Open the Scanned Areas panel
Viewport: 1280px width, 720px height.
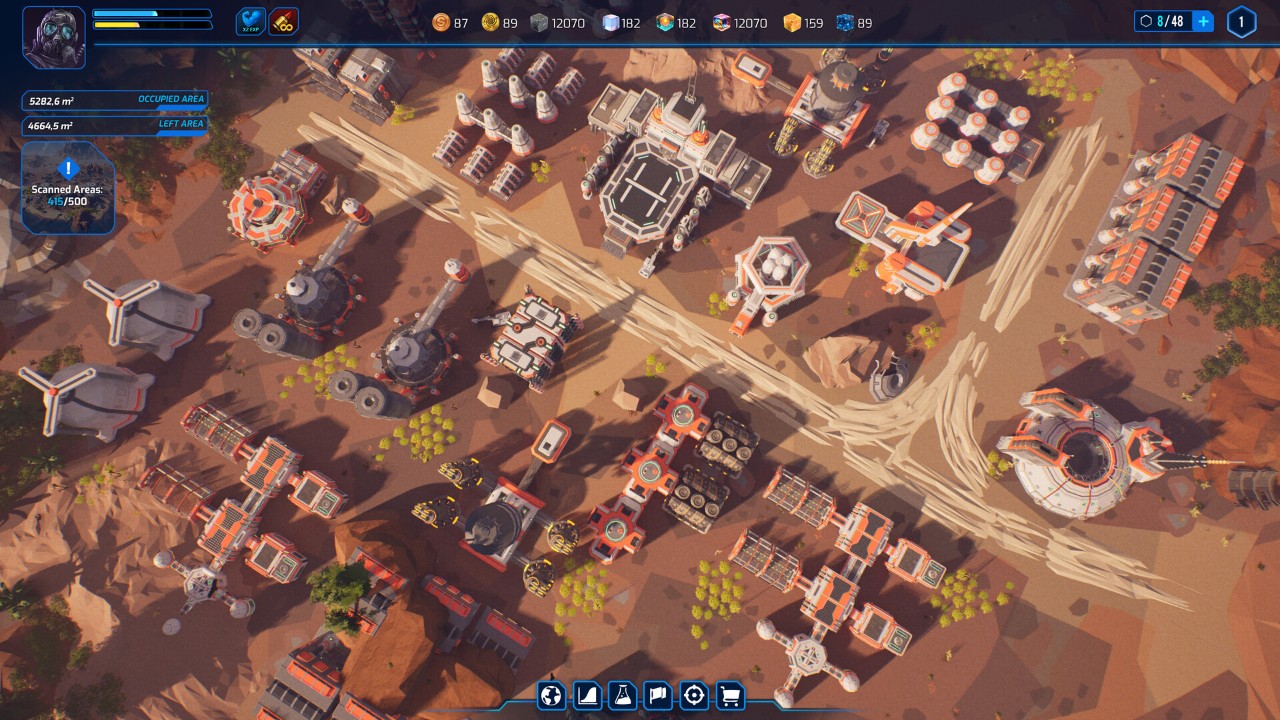tap(68, 187)
